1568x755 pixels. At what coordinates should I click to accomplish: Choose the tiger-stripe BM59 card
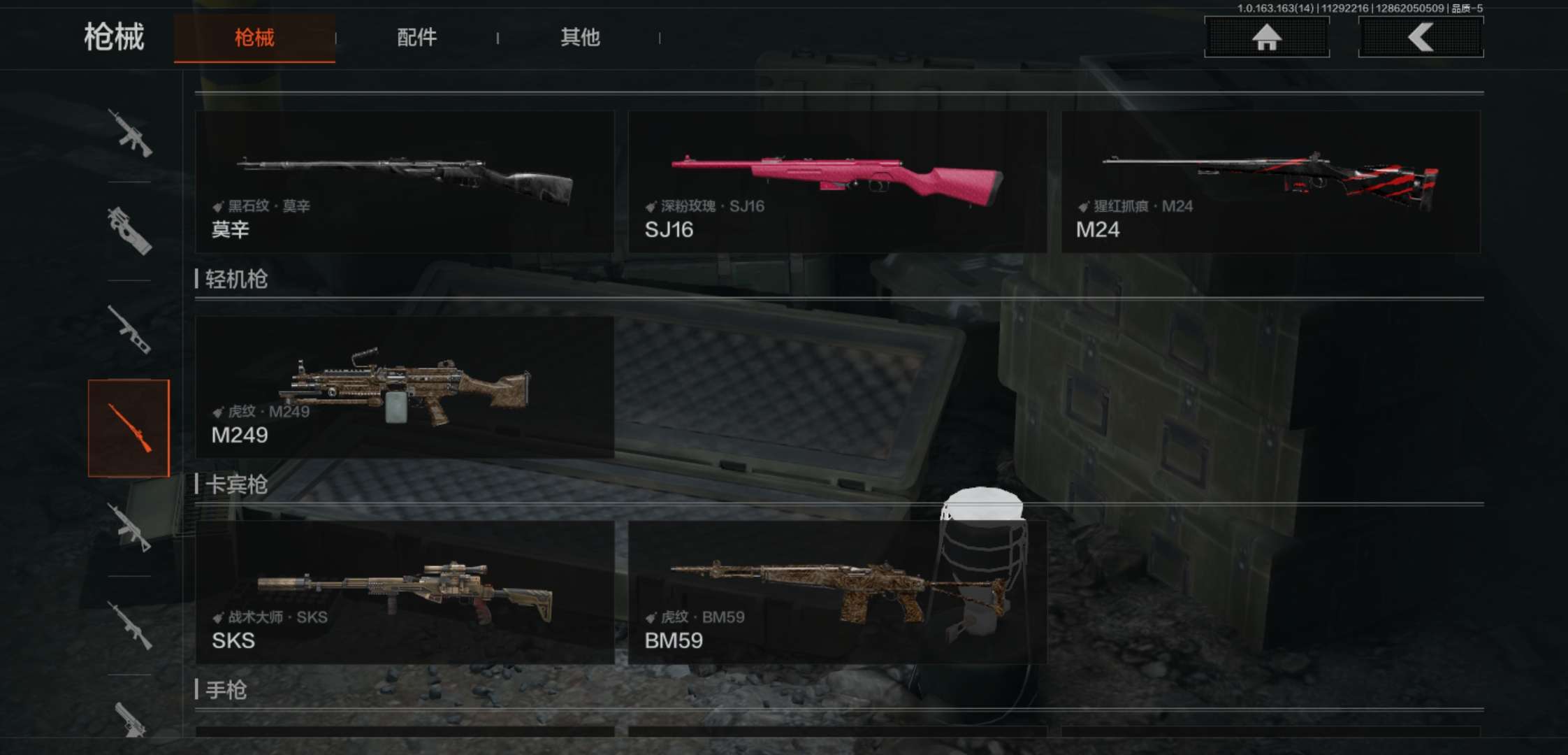pos(837,592)
